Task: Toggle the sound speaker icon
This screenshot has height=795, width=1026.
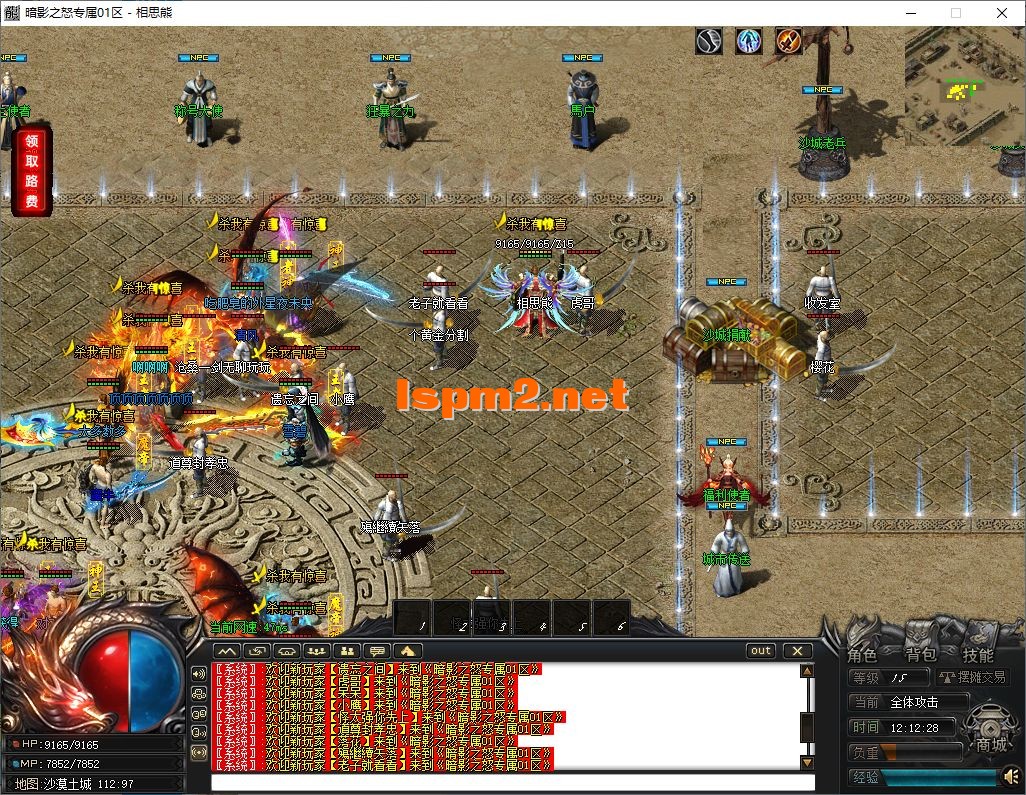Action: pos(1012,776)
